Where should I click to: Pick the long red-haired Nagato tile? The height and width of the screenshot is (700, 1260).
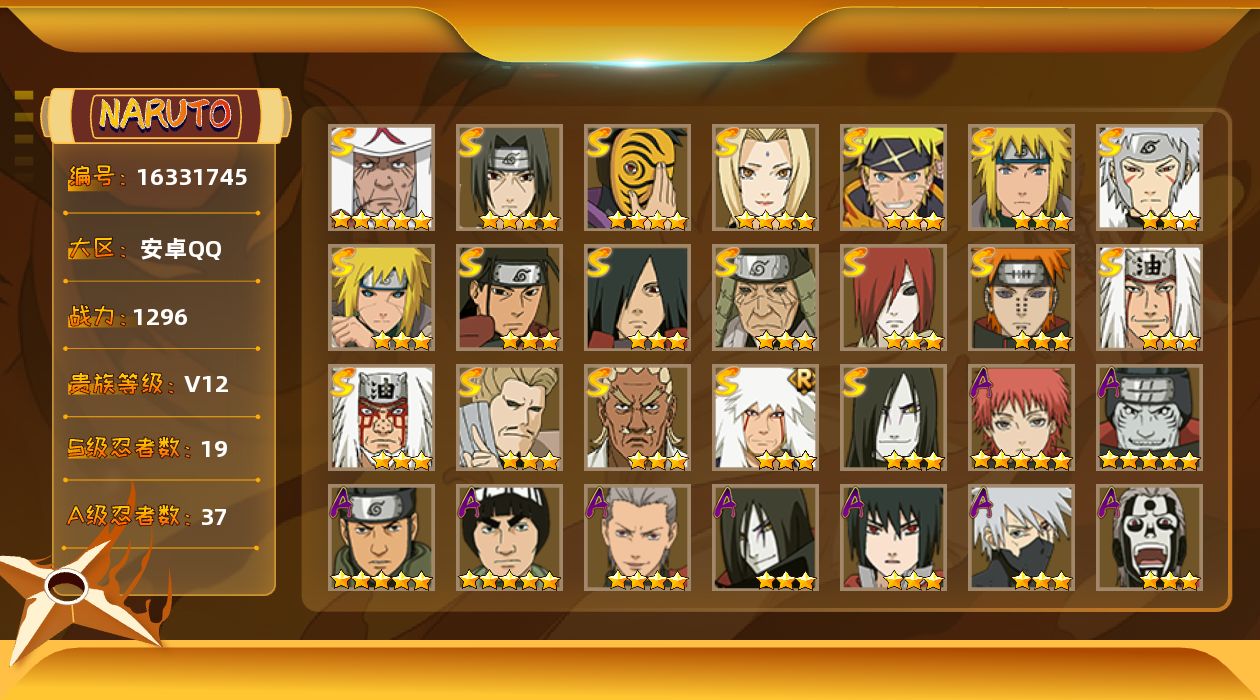893,297
